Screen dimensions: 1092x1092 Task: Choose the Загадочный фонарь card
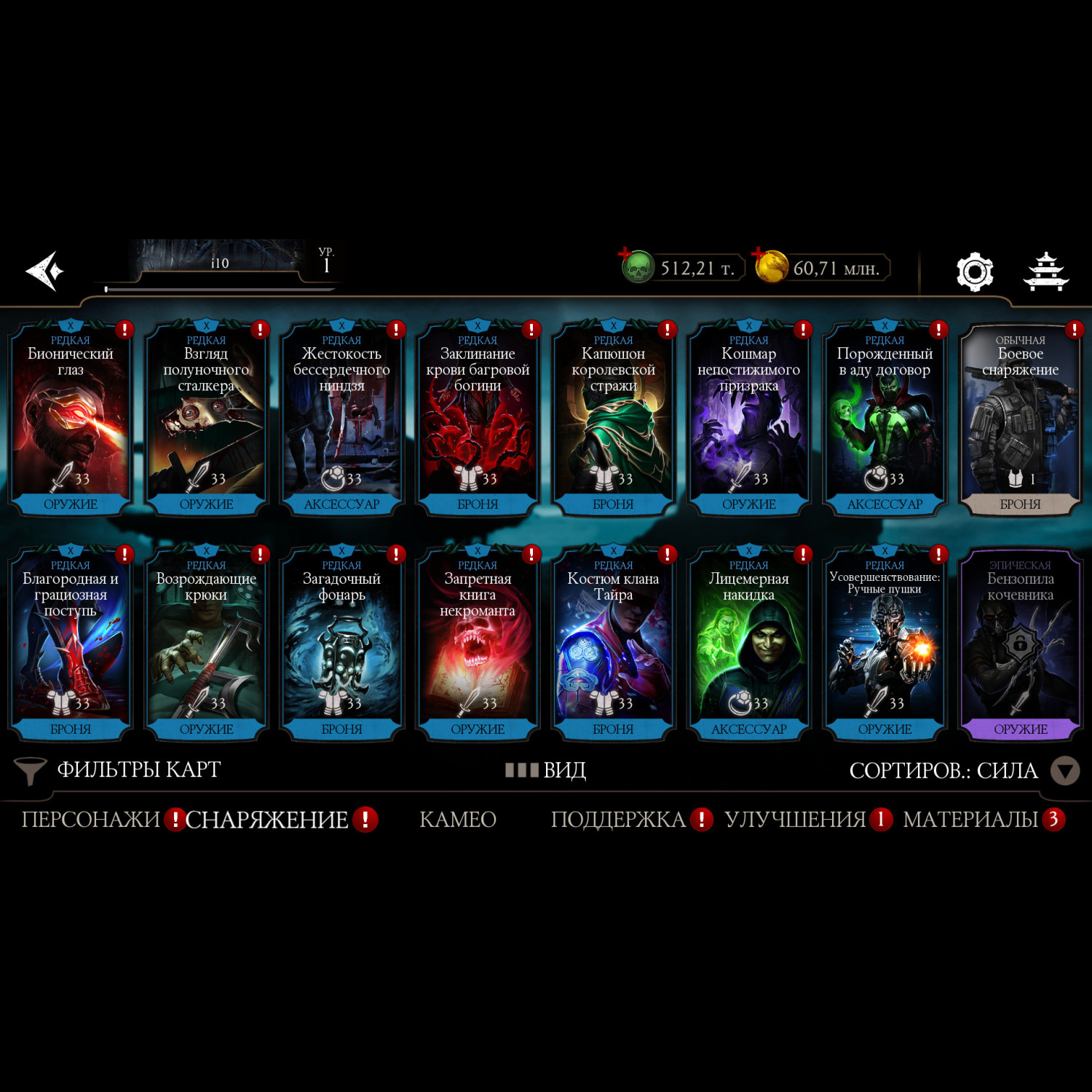point(341,645)
